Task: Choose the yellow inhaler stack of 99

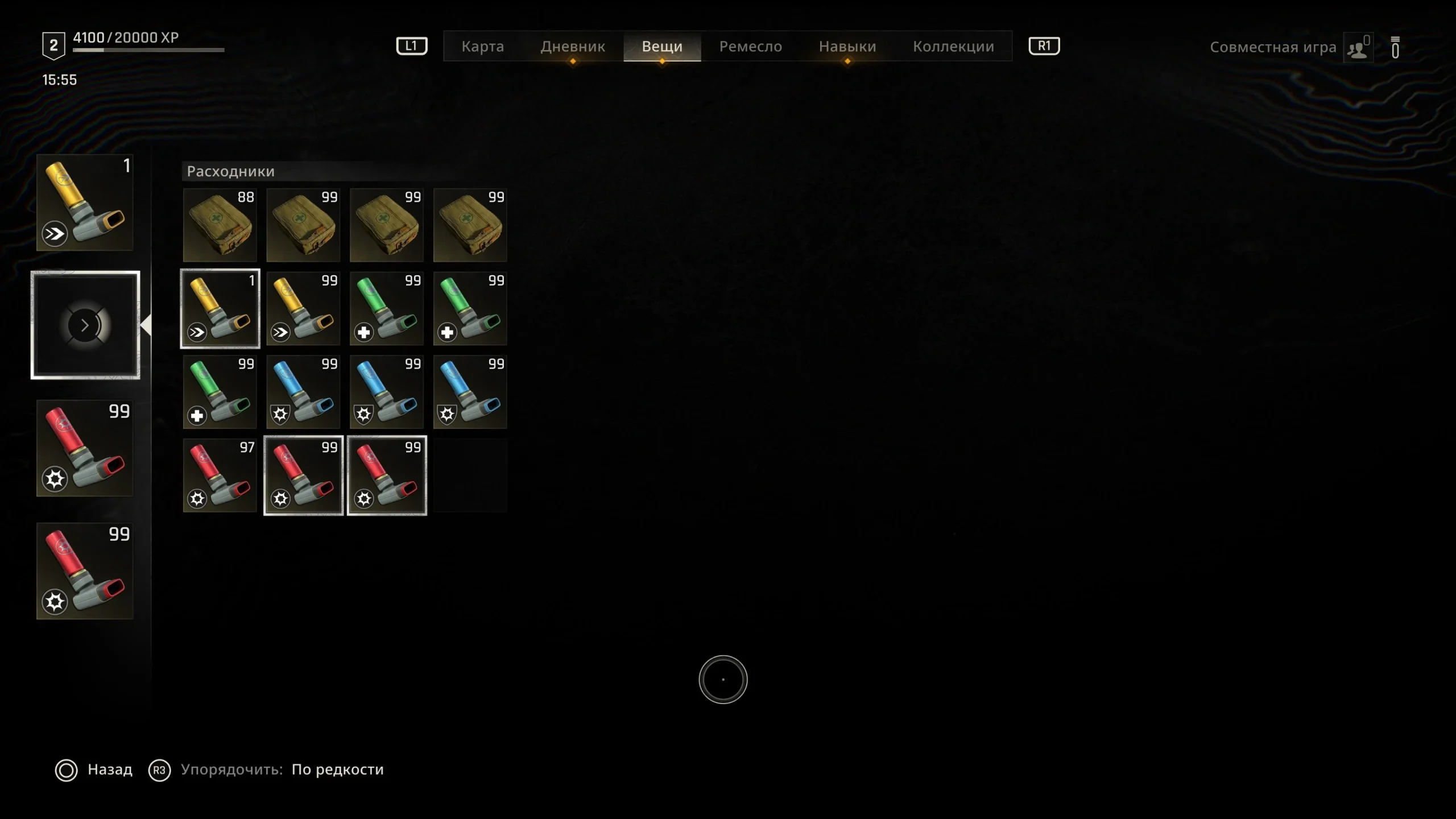Action: [x=303, y=308]
